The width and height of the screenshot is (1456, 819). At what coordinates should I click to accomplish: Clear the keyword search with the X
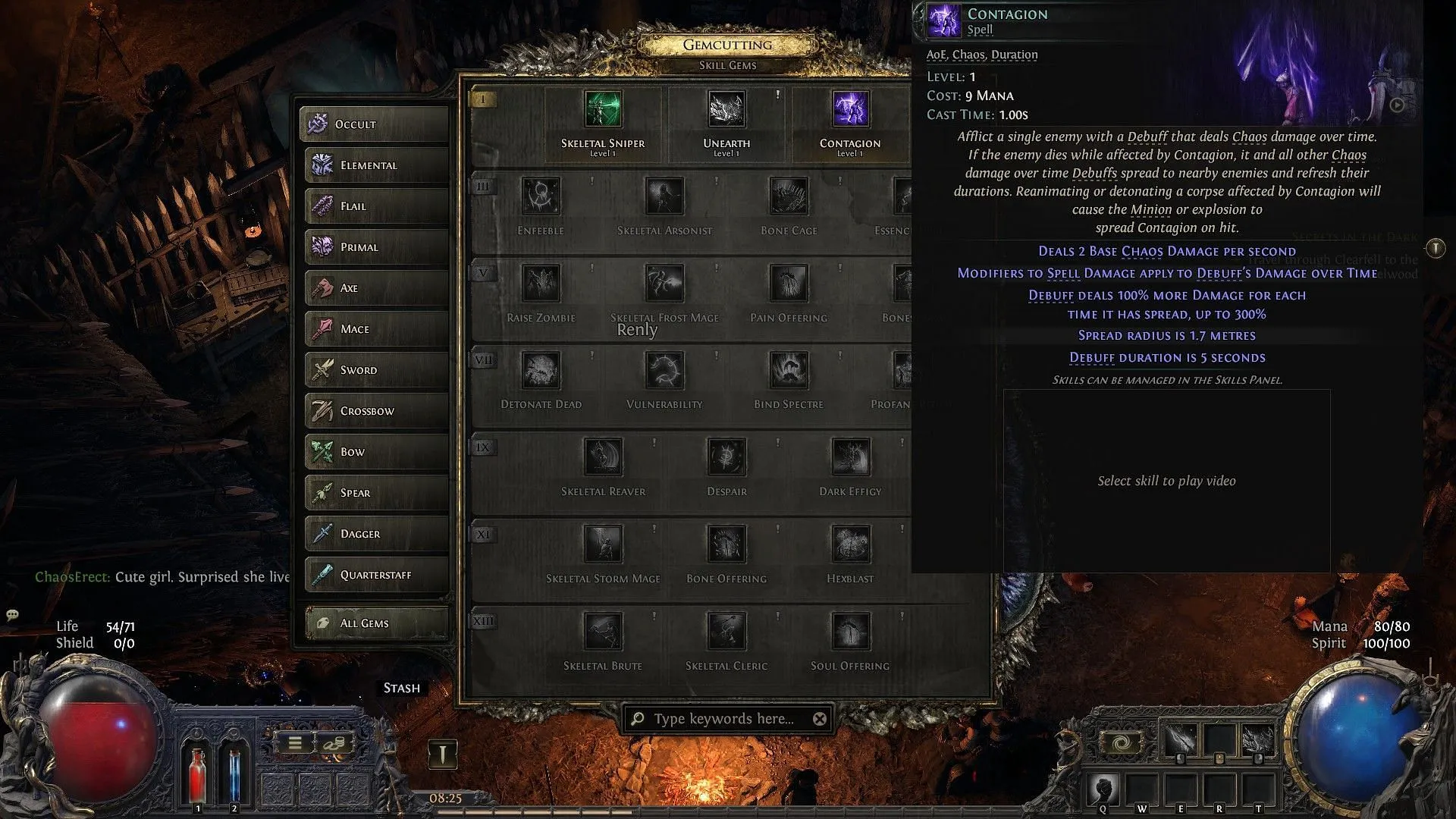pyautogui.click(x=819, y=719)
